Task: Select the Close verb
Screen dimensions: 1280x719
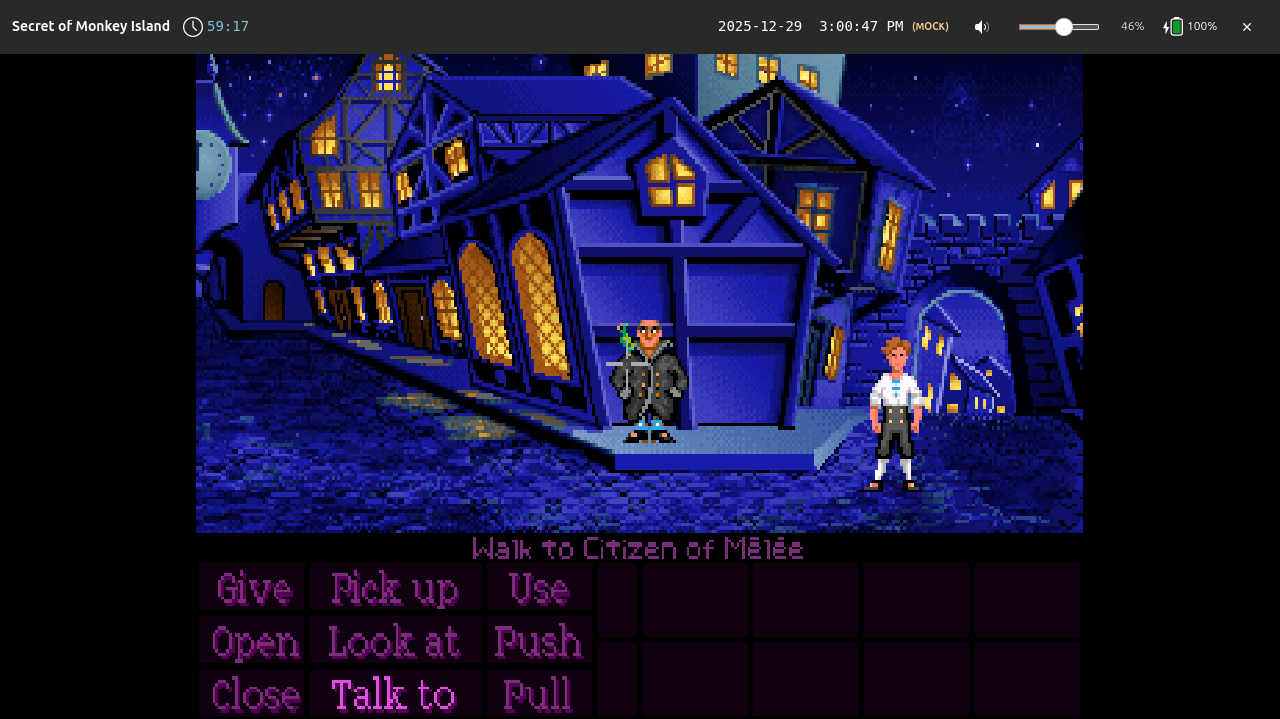Action: (x=255, y=694)
